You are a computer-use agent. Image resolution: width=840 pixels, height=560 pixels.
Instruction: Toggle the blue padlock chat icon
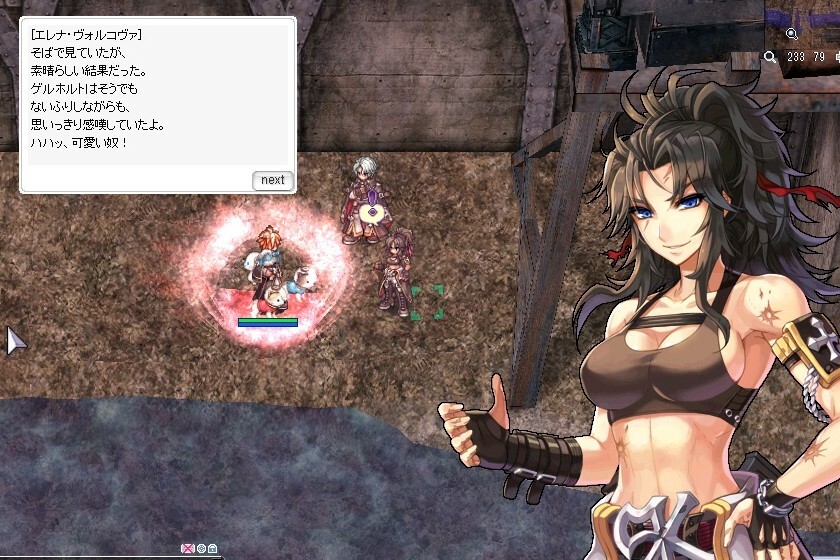point(212,548)
